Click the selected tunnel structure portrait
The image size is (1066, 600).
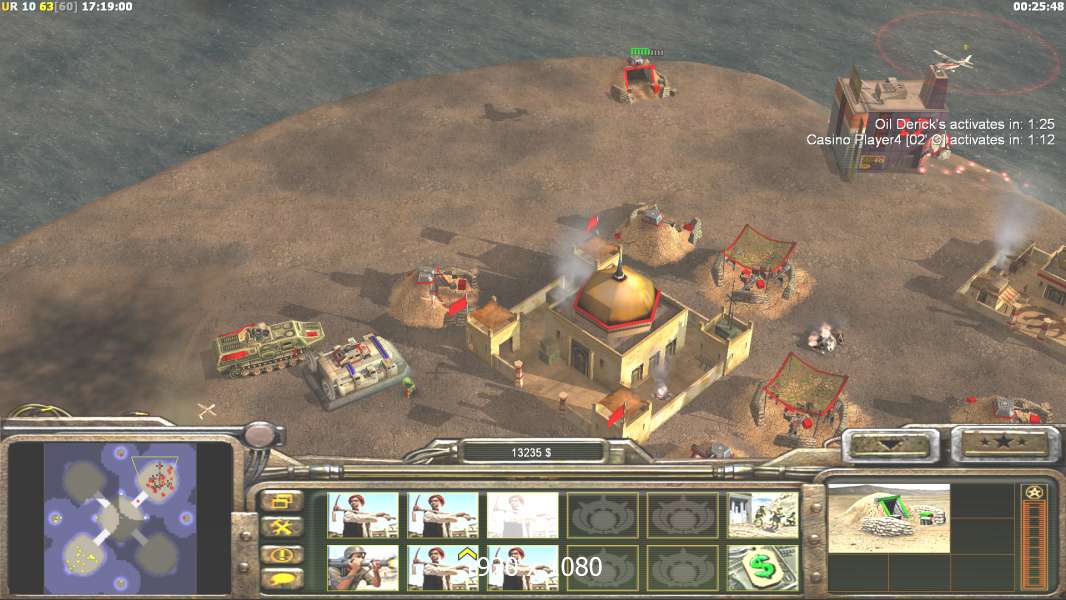[888, 518]
